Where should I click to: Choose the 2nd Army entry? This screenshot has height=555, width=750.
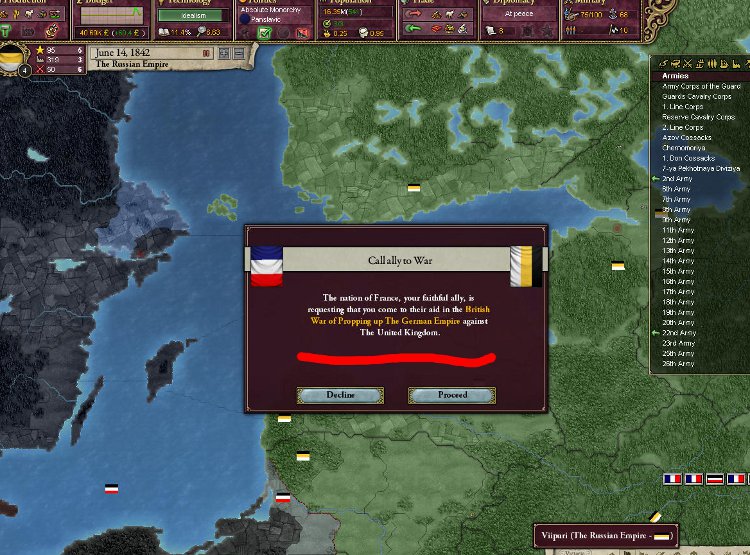coord(676,178)
